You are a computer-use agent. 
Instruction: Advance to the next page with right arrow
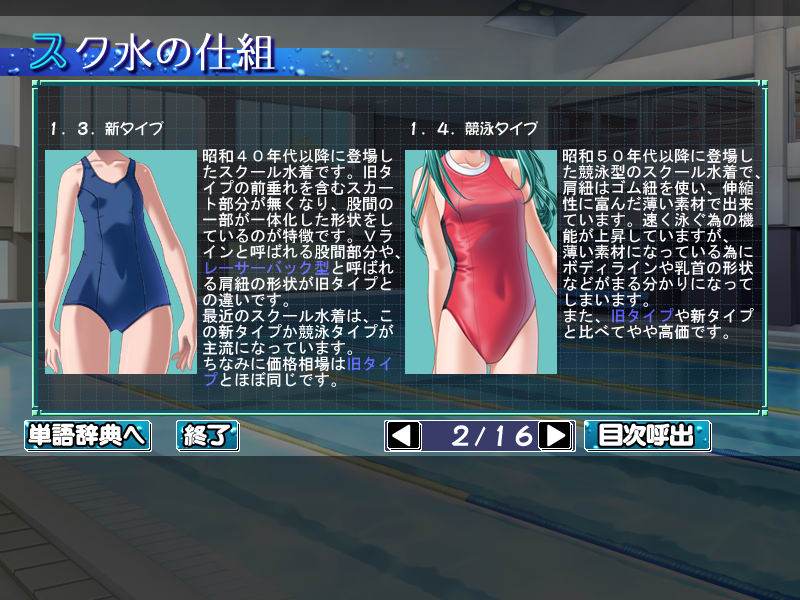point(556,436)
